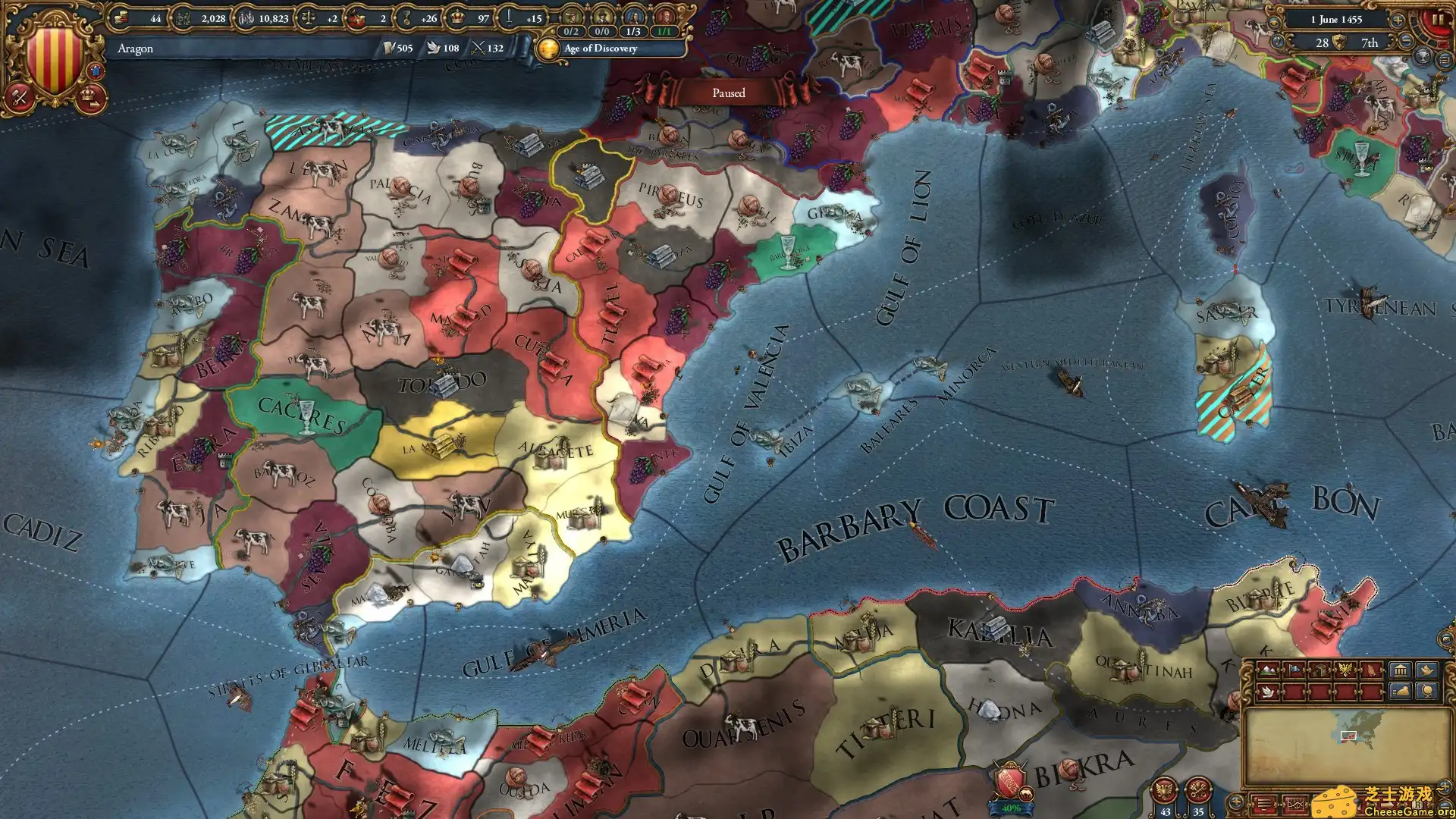The height and width of the screenshot is (819, 1456).
Task: Unpause the game with the pause button
Action: 1437,19
